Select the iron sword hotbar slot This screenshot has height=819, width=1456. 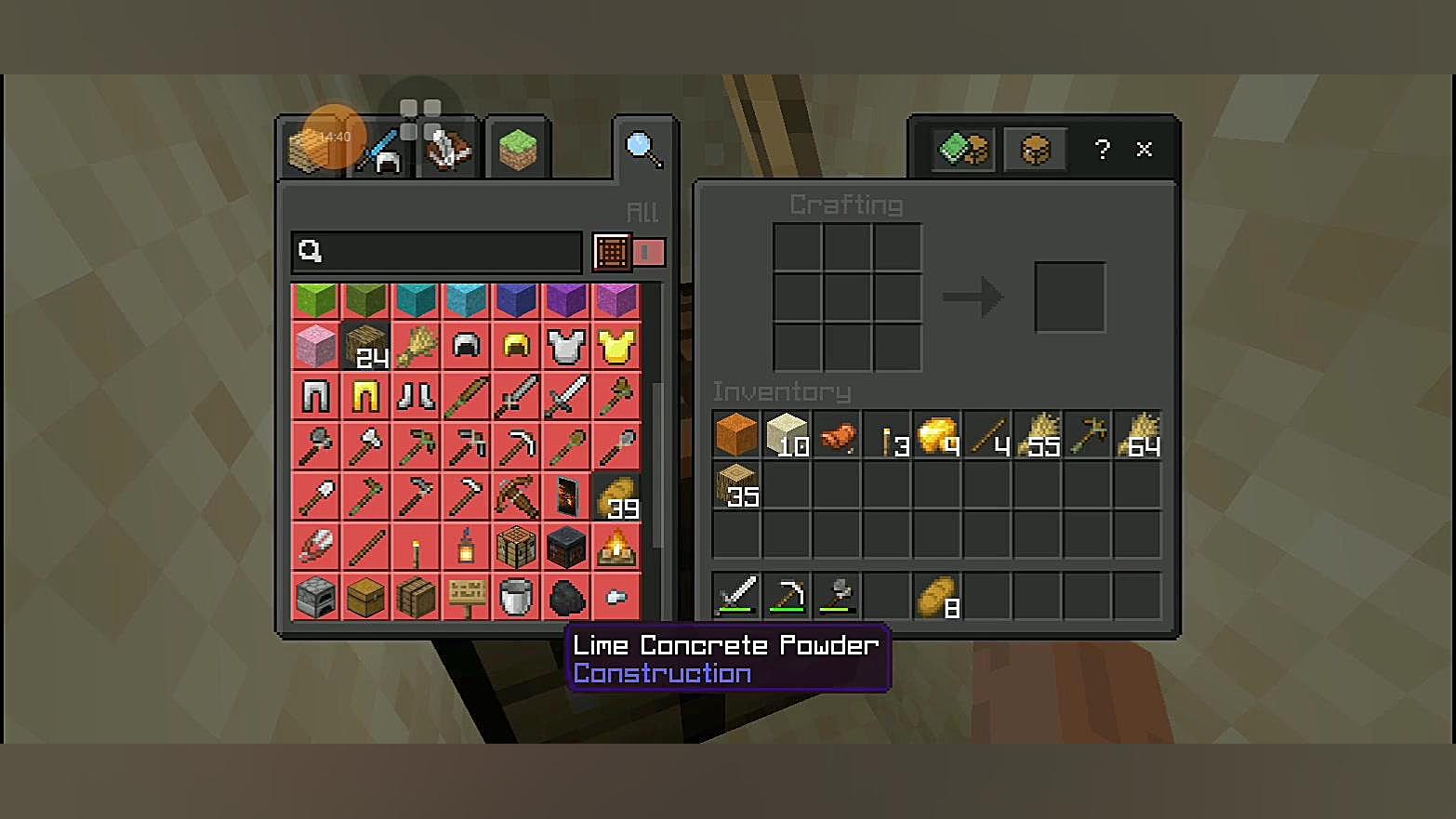click(736, 595)
